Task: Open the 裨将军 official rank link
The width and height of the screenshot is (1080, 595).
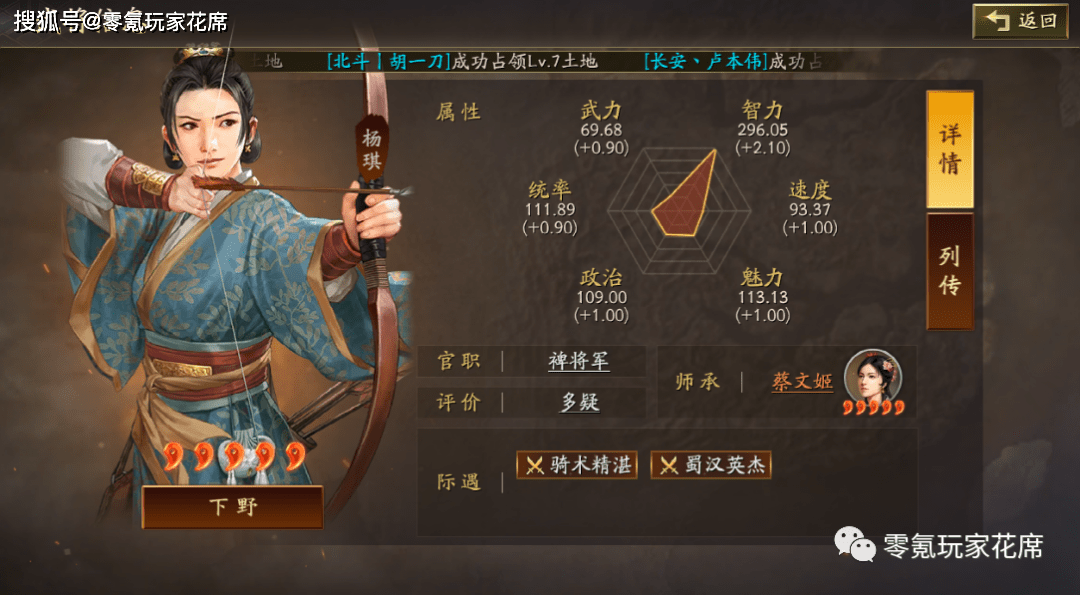Action: [x=579, y=361]
